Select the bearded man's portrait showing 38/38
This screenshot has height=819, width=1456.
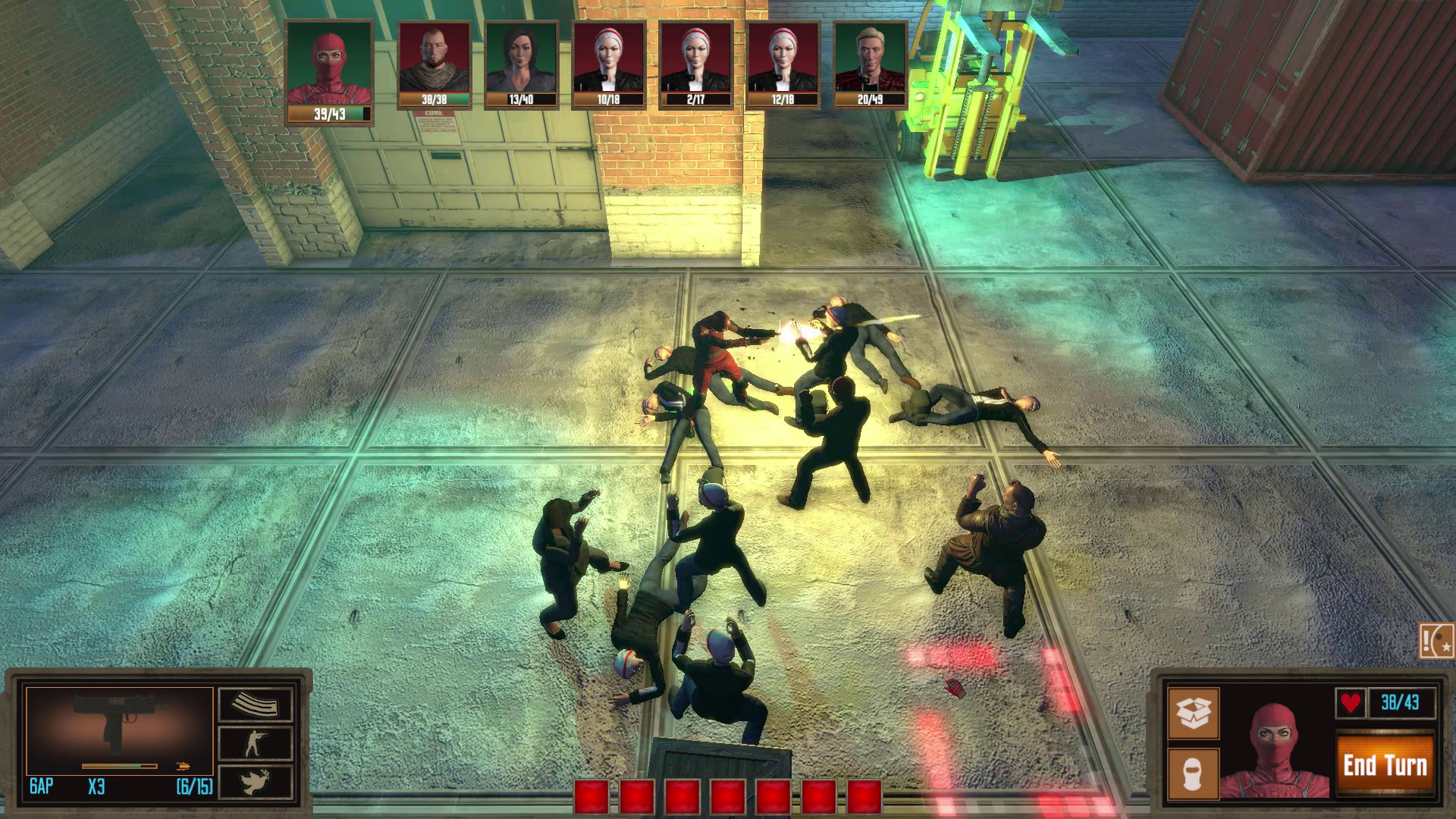pos(433,61)
